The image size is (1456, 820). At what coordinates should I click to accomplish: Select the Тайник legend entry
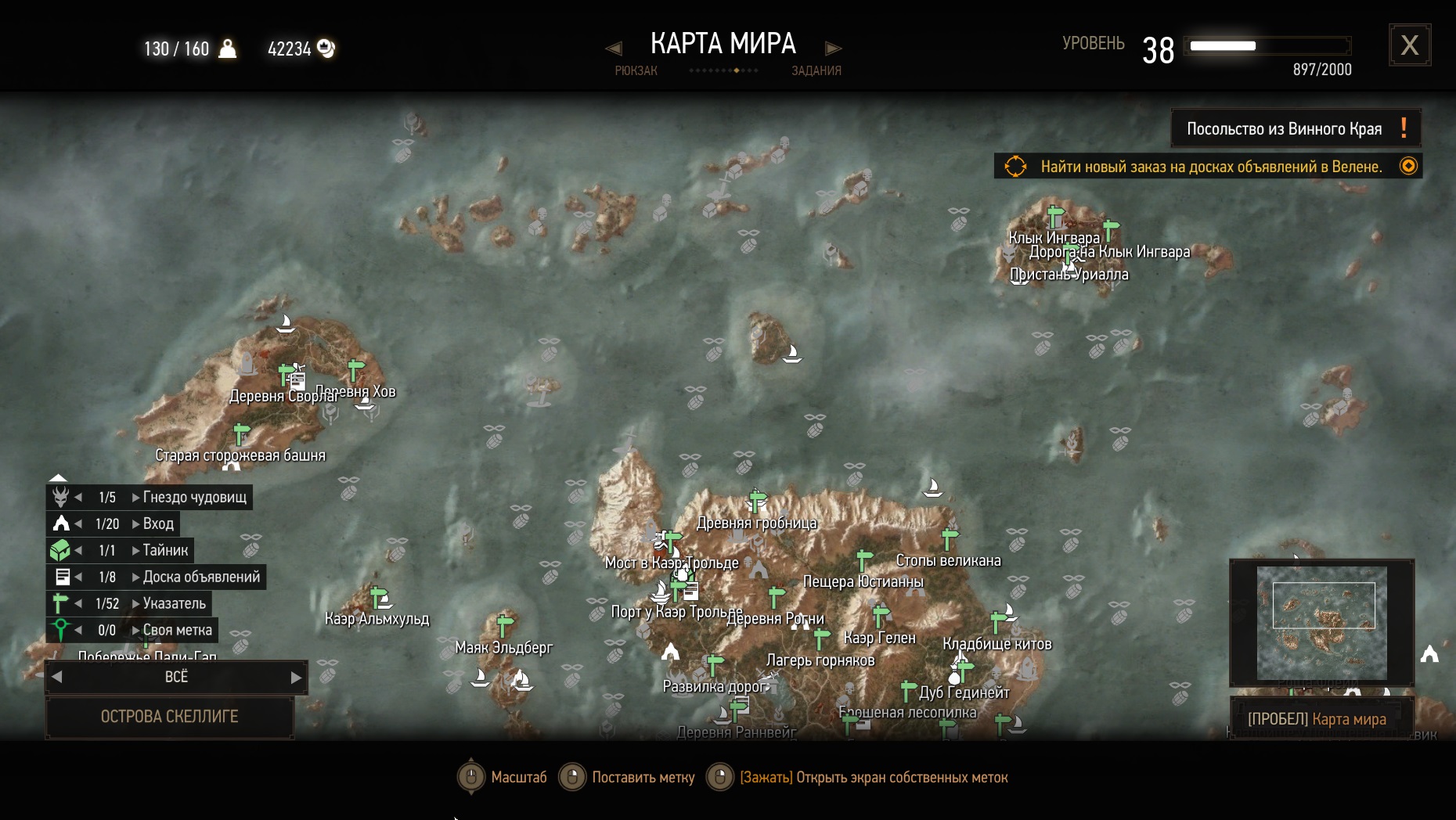[x=165, y=550]
